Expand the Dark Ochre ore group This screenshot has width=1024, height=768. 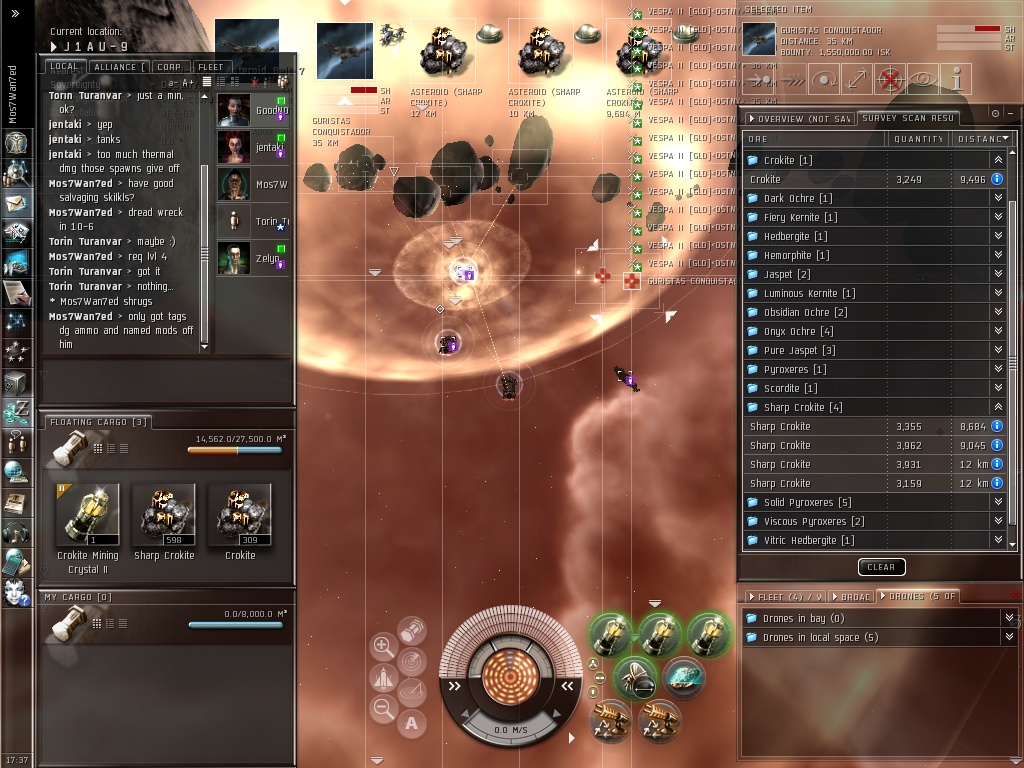997,198
